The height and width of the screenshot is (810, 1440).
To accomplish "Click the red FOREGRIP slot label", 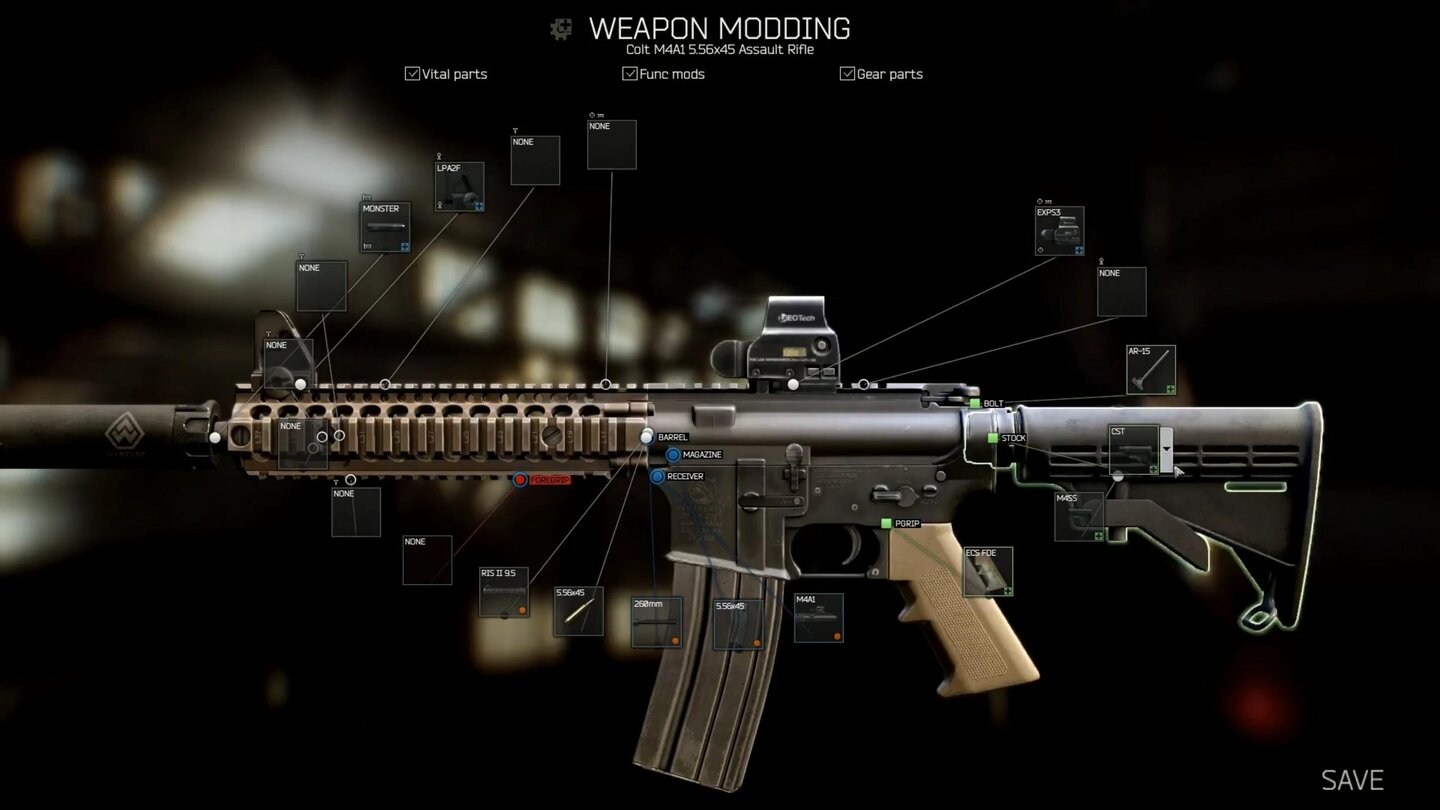I will tap(548, 478).
